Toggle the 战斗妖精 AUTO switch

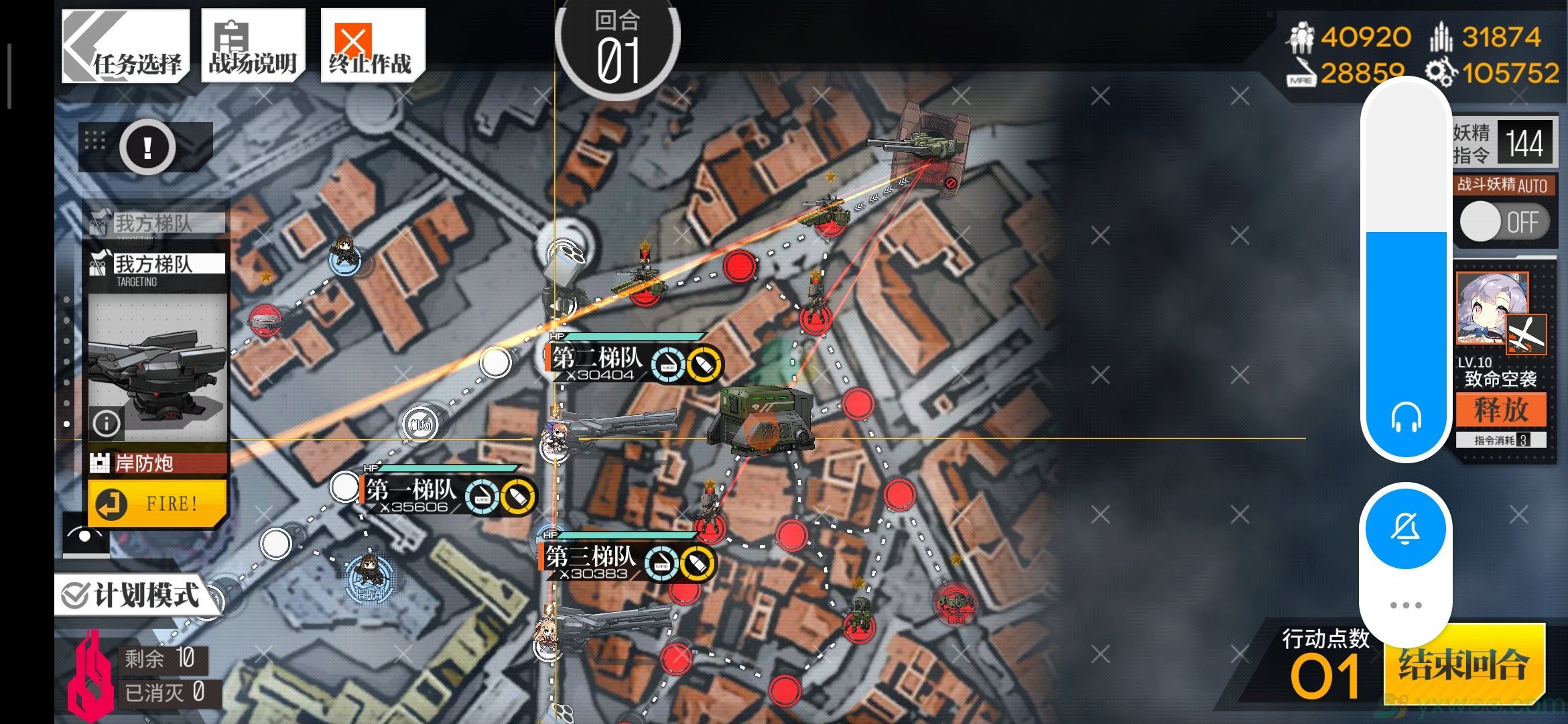tap(1504, 222)
